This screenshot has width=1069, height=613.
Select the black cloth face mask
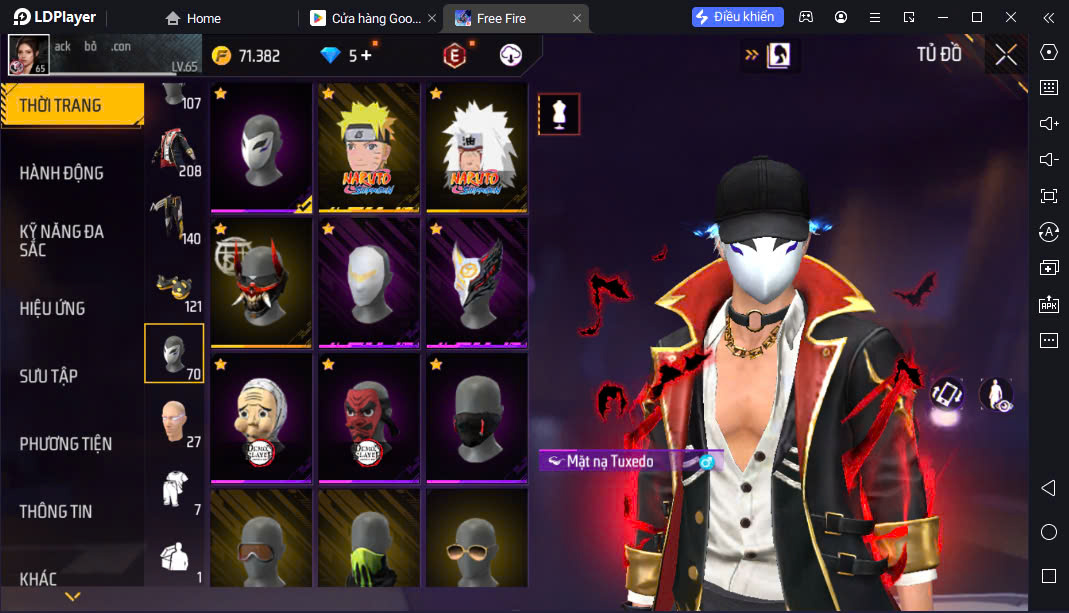[476, 417]
